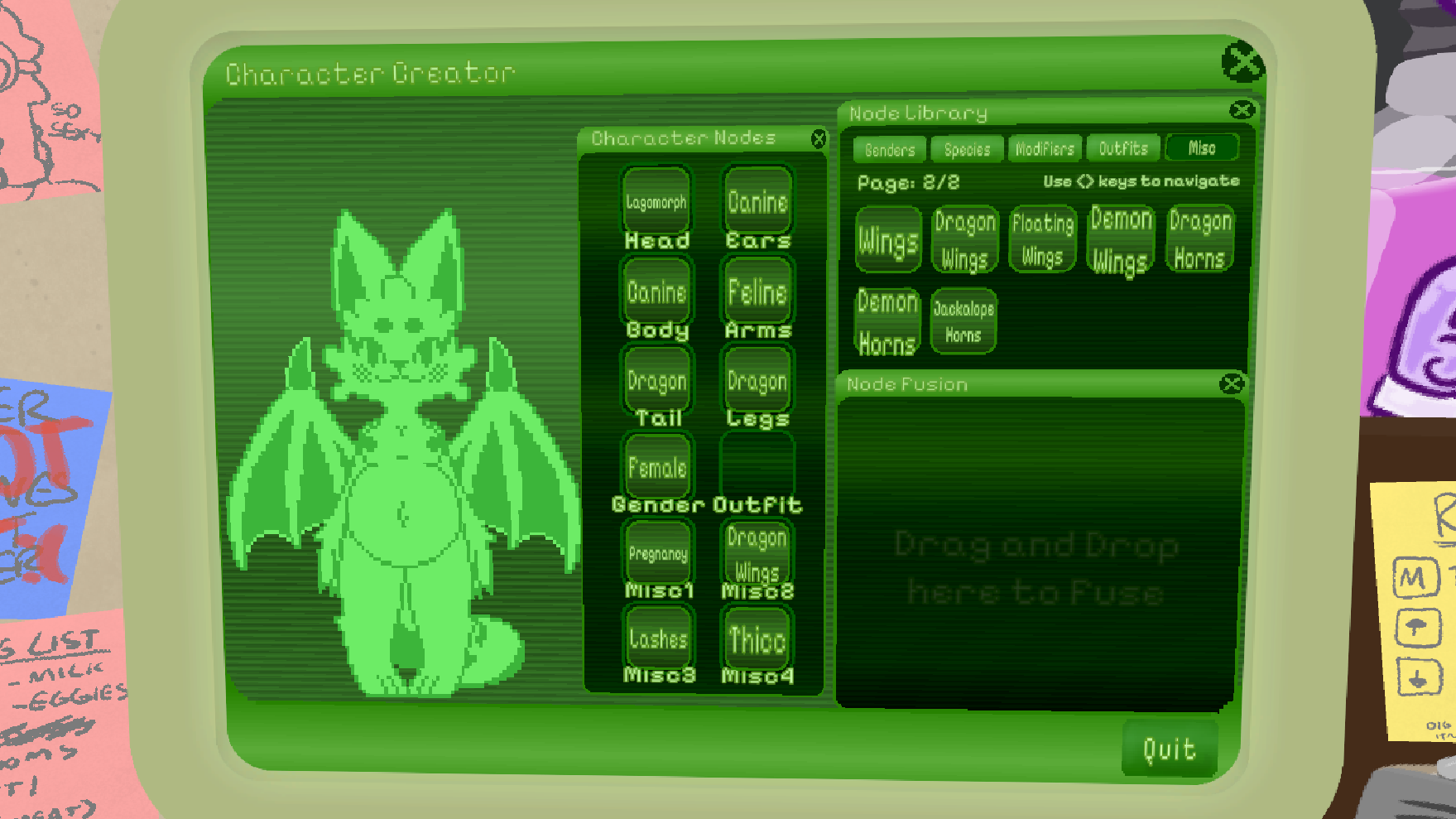Image resolution: width=1456 pixels, height=819 pixels.
Task: Pick the Demon Wings node
Action: (x=1120, y=240)
